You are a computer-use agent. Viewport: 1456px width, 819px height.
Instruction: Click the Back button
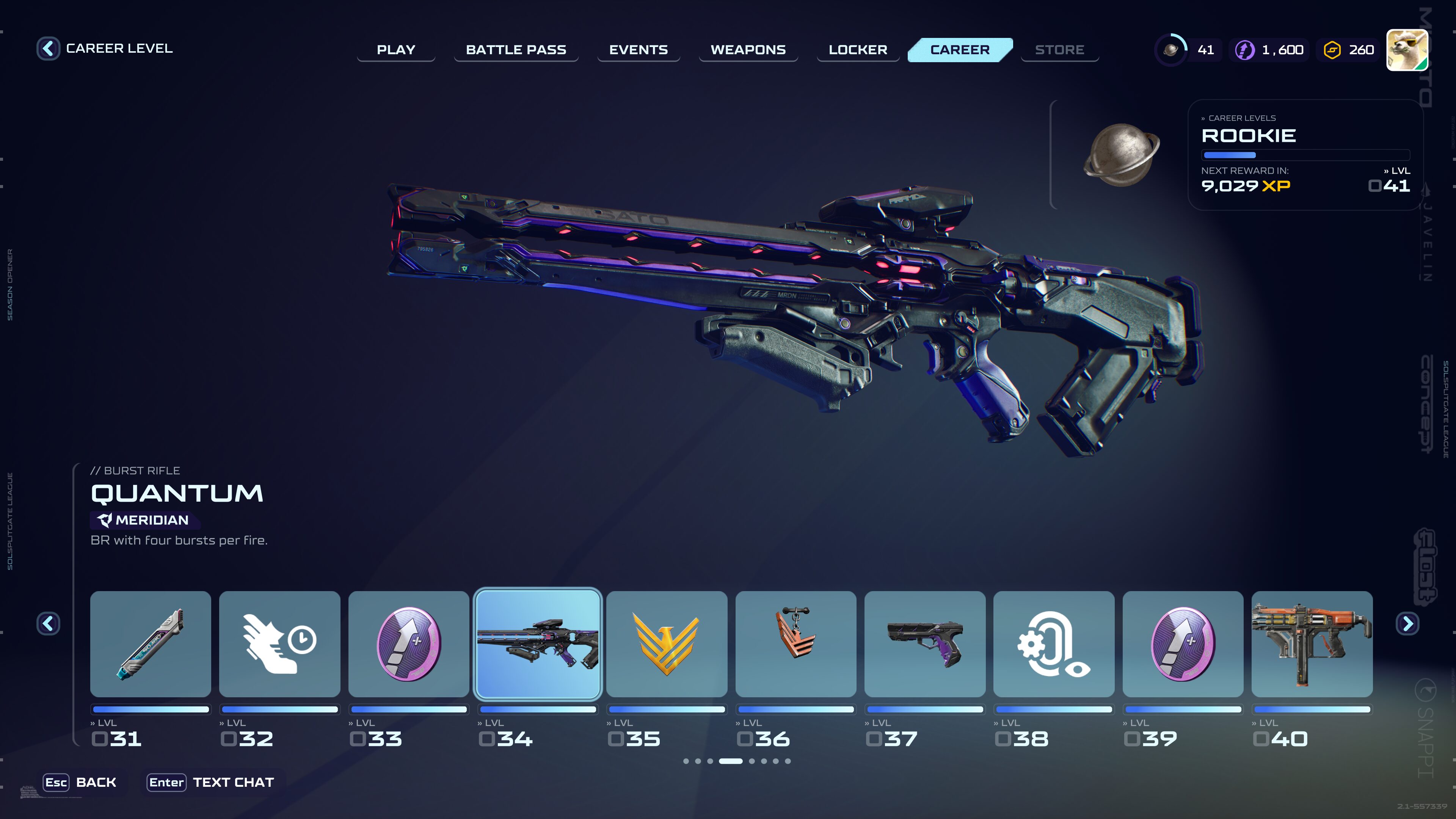pyautogui.click(x=81, y=782)
